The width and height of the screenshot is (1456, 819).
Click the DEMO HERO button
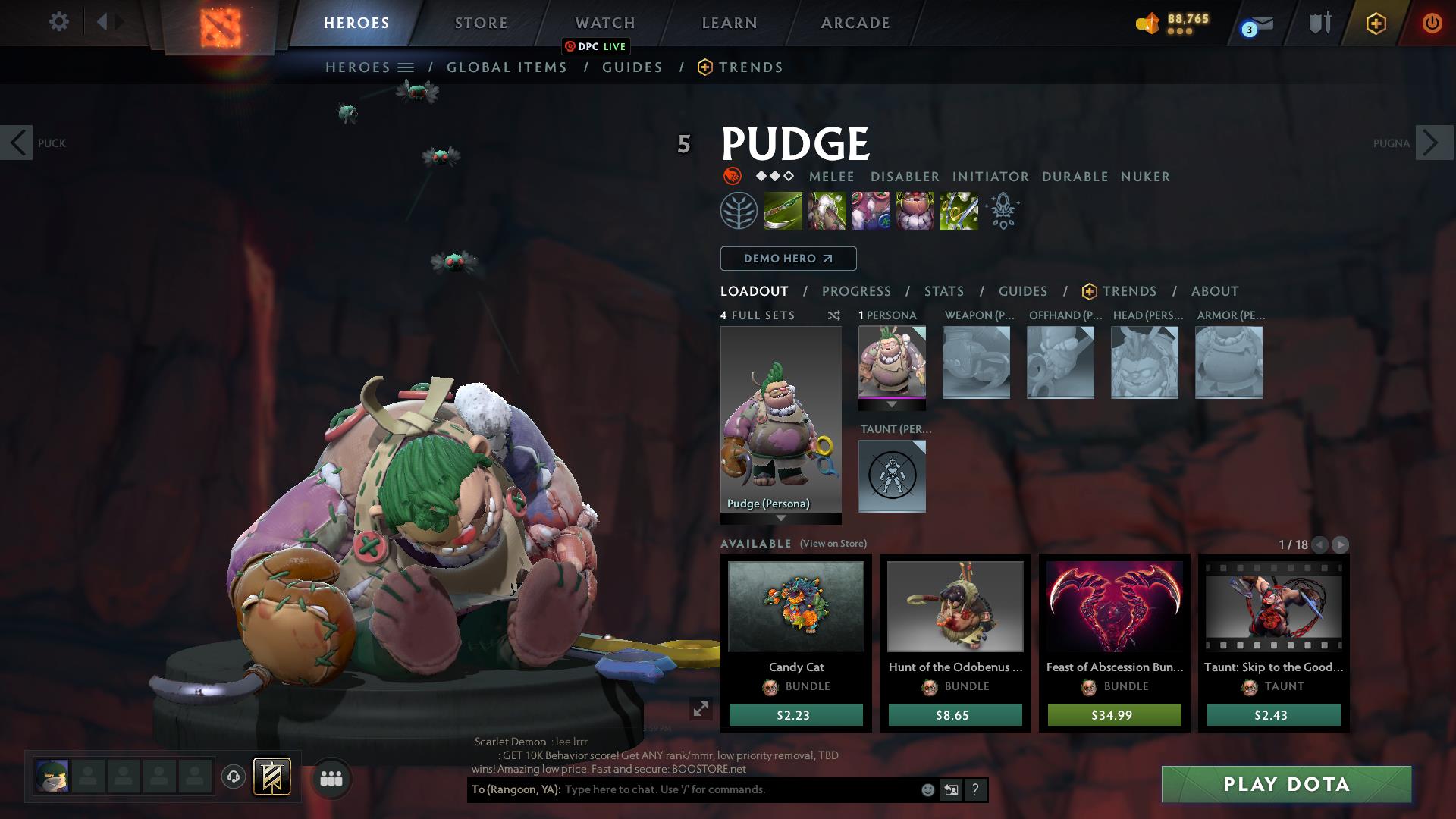(x=788, y=259)
